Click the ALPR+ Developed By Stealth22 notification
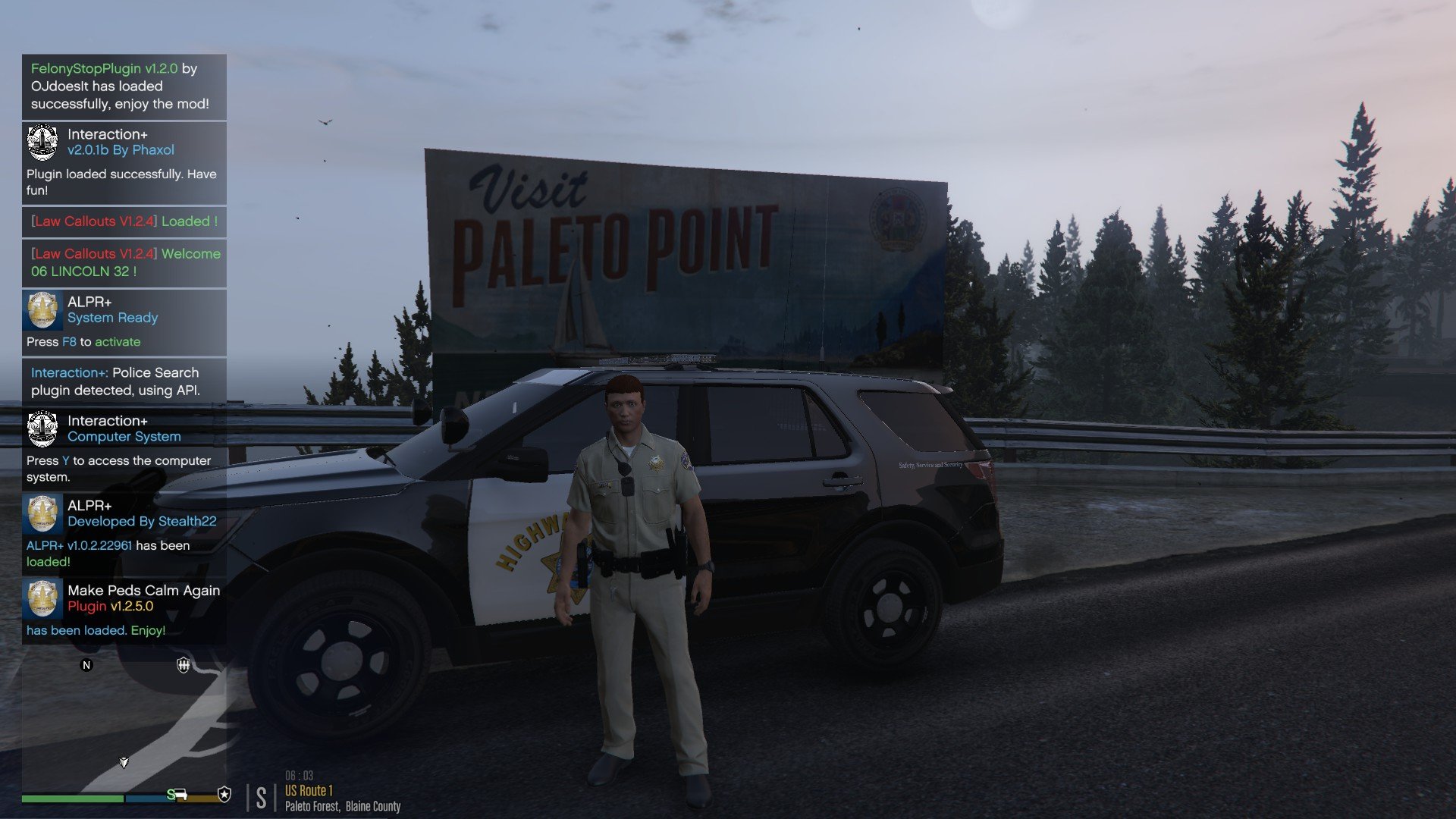 [124, 533]
